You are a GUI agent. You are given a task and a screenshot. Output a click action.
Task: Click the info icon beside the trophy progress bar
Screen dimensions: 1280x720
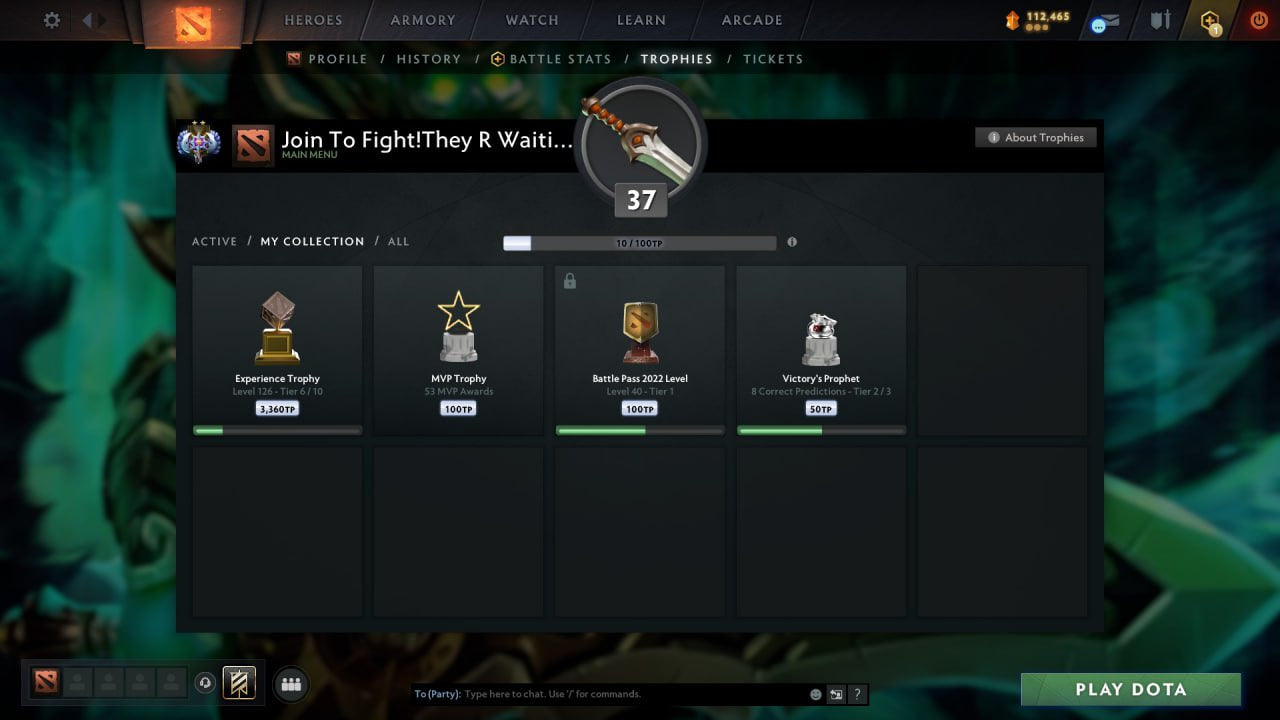point(790,242)
